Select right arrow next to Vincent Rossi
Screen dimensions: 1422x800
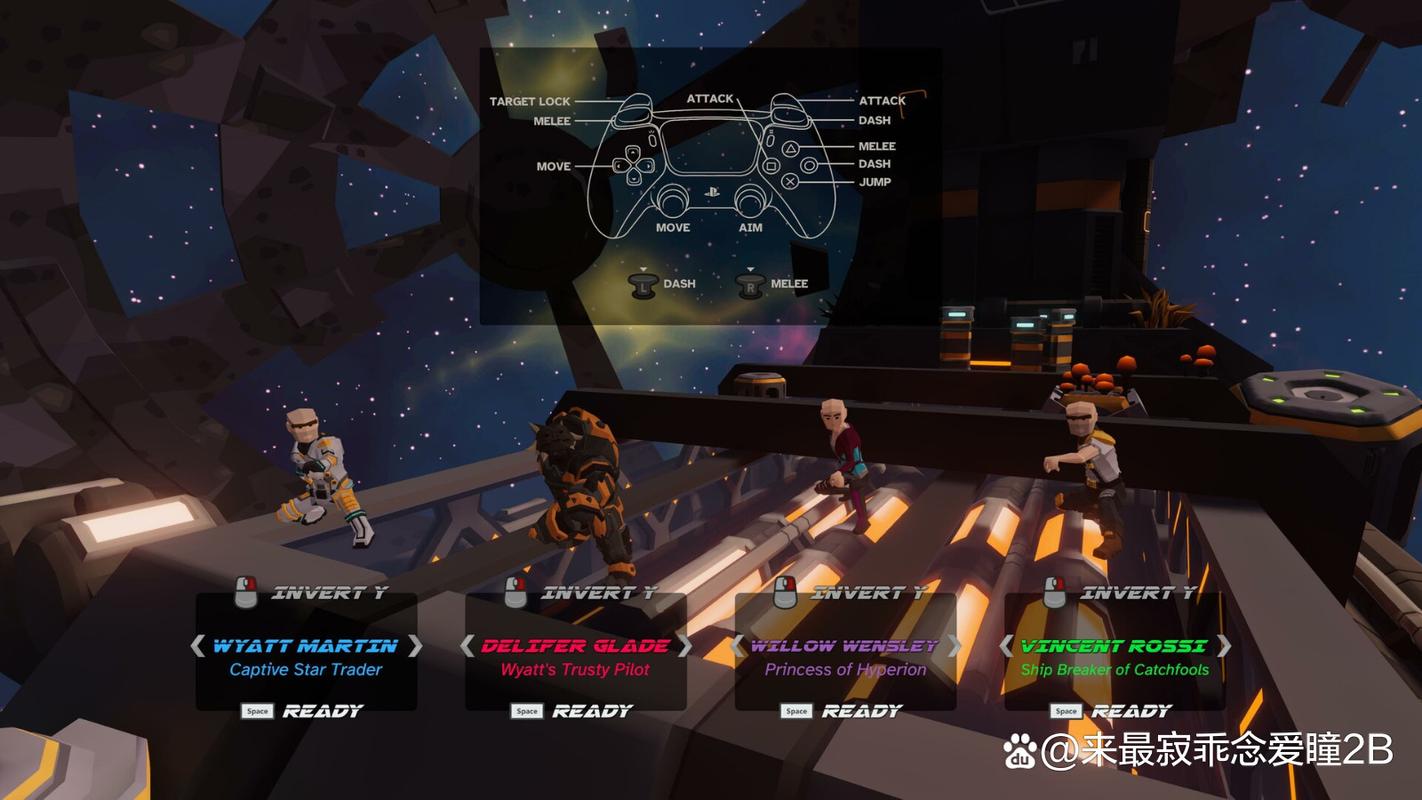pyautogui.click(x=1223, y=646)
